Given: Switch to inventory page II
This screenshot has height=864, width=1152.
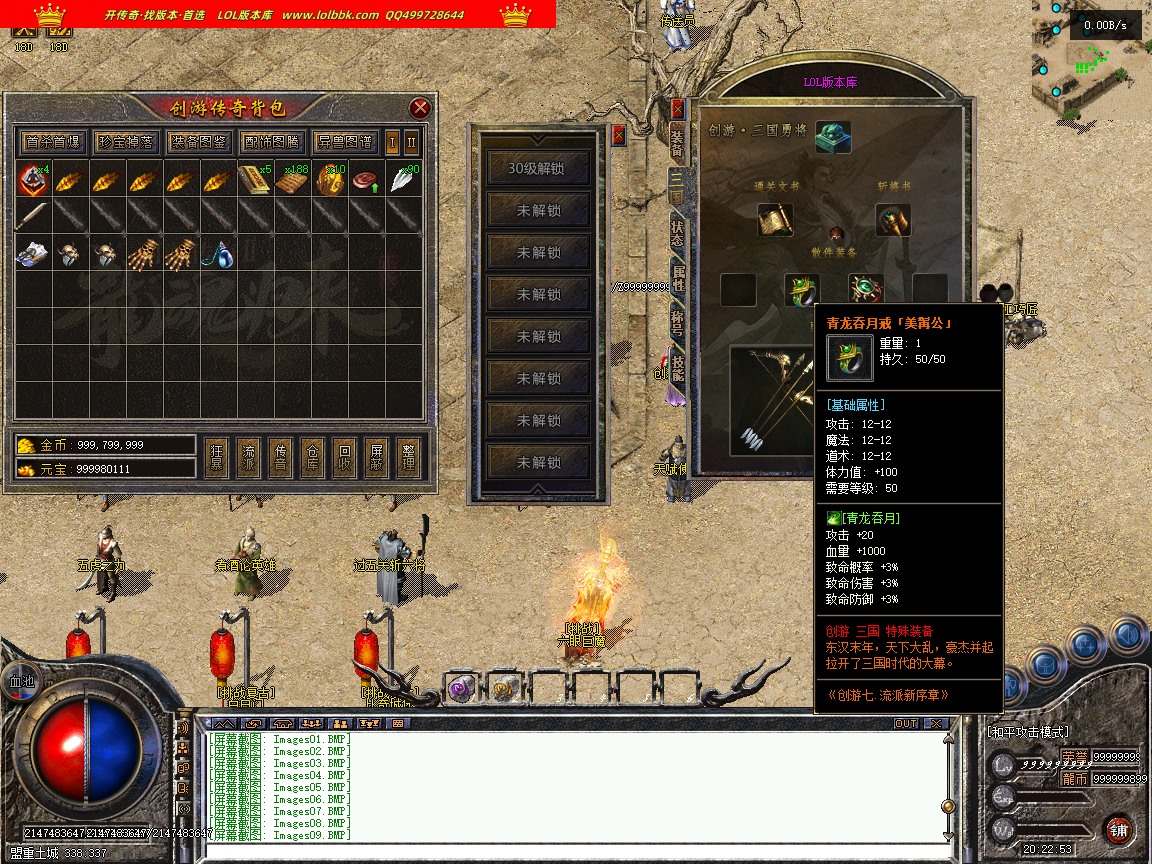Looking at the screenshot, I should (410, 142).
